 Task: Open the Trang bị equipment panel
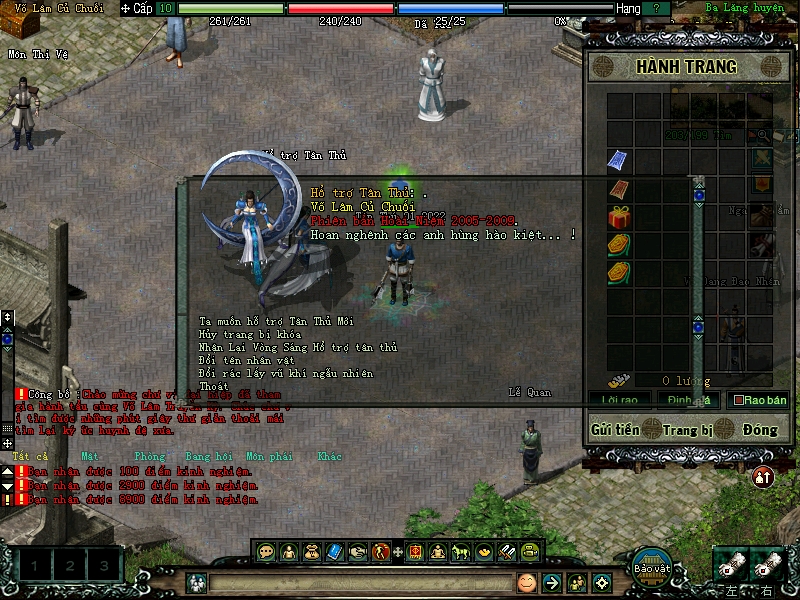point(688,429)
